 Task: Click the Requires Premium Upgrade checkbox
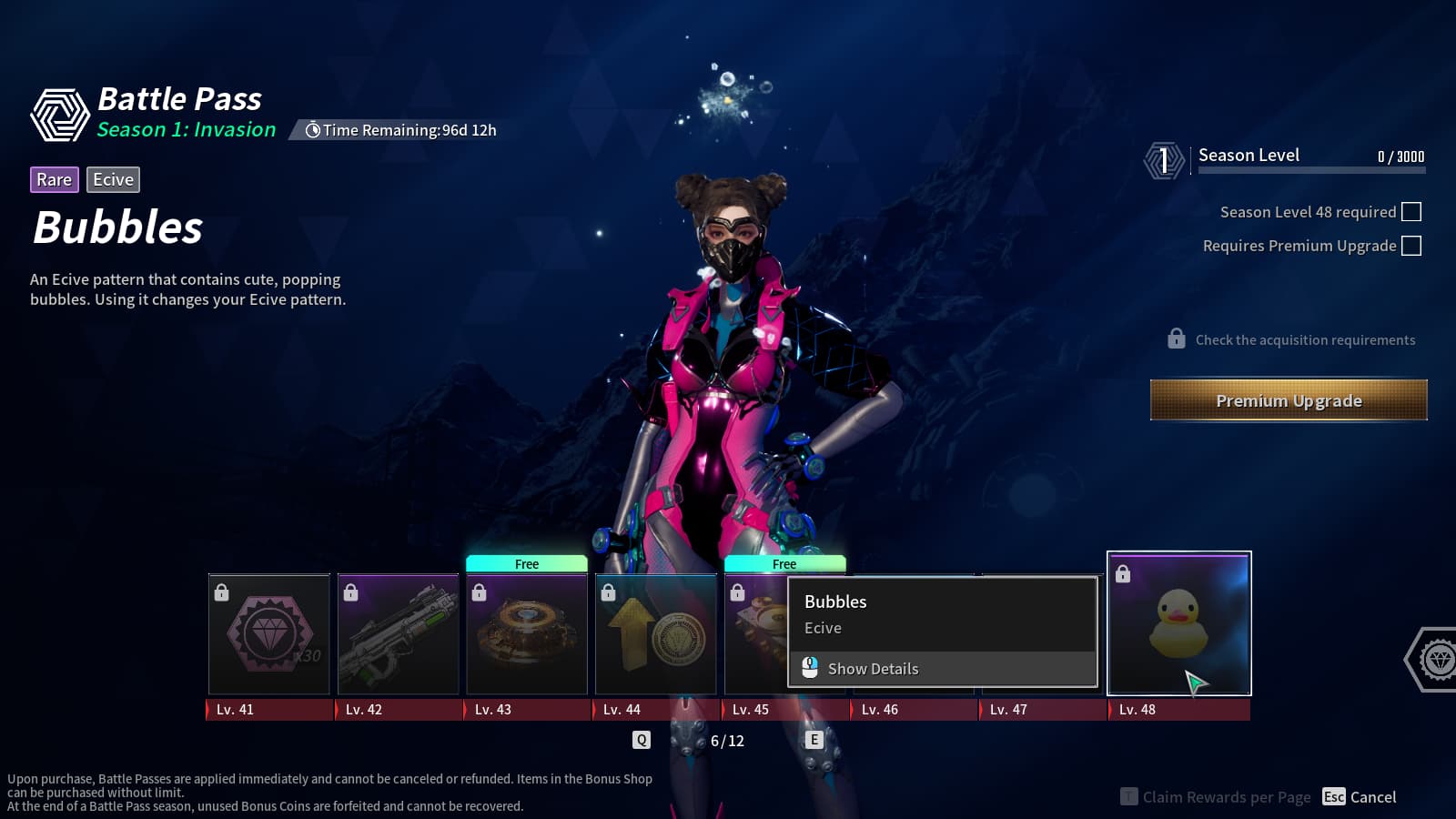coord(1411,246)
